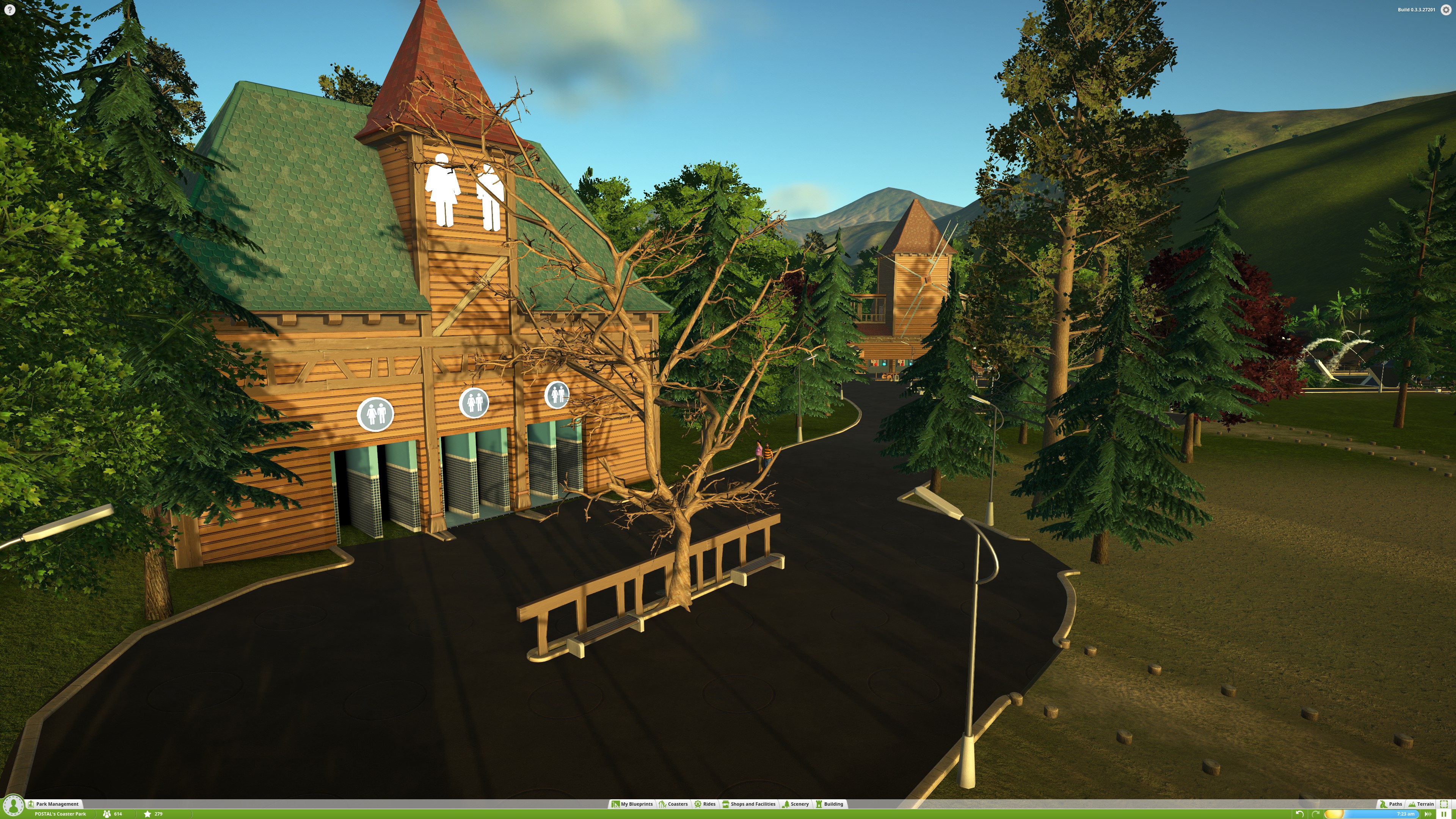View the park star rating
1456x819 pixels.
point(153,814)
